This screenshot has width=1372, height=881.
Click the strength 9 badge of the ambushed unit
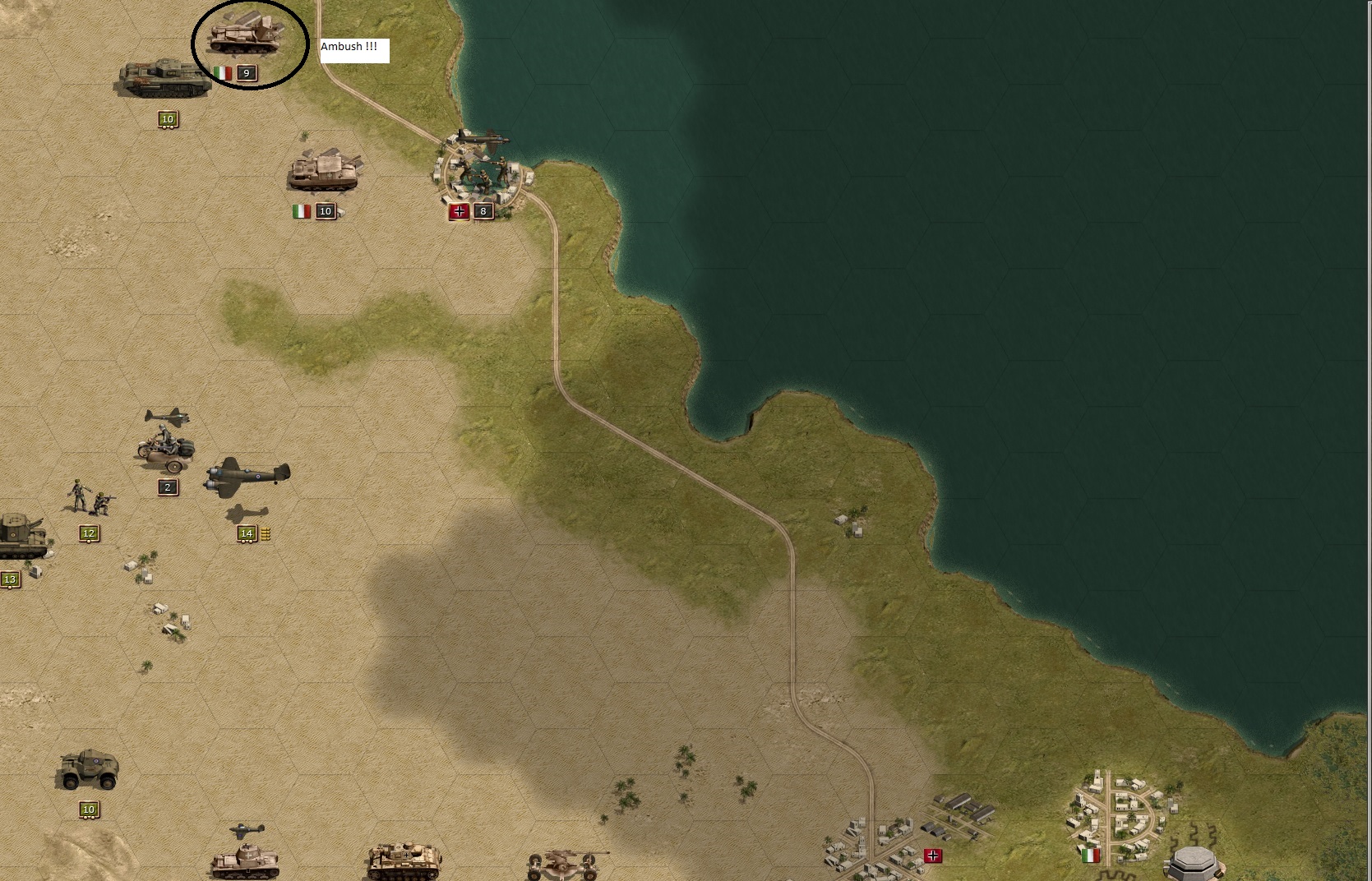coord(245,73)
